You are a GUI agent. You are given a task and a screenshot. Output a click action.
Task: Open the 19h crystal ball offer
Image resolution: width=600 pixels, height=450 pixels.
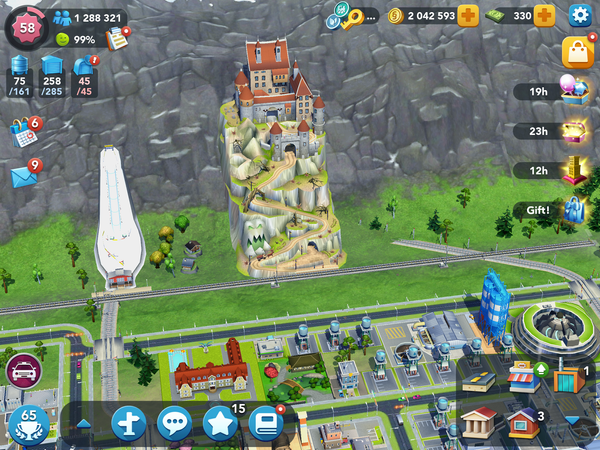[x=575, y=91]
